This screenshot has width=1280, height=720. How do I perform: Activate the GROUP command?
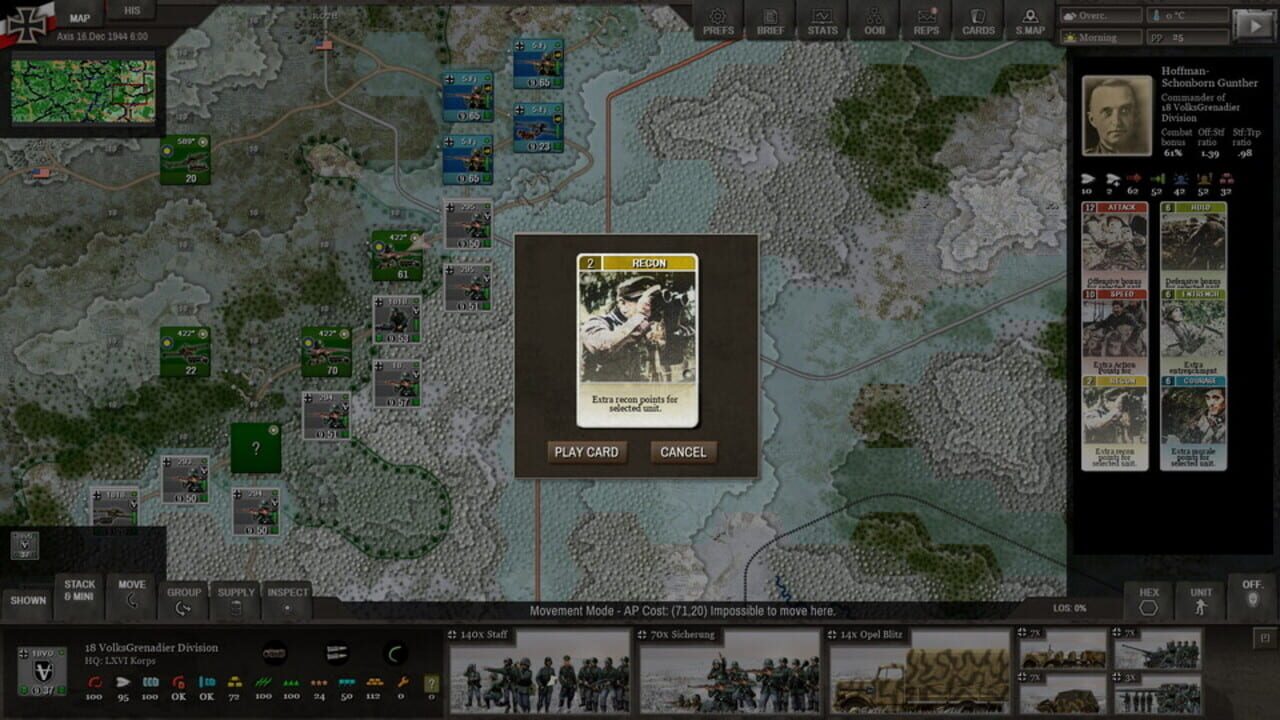[185, 600]
